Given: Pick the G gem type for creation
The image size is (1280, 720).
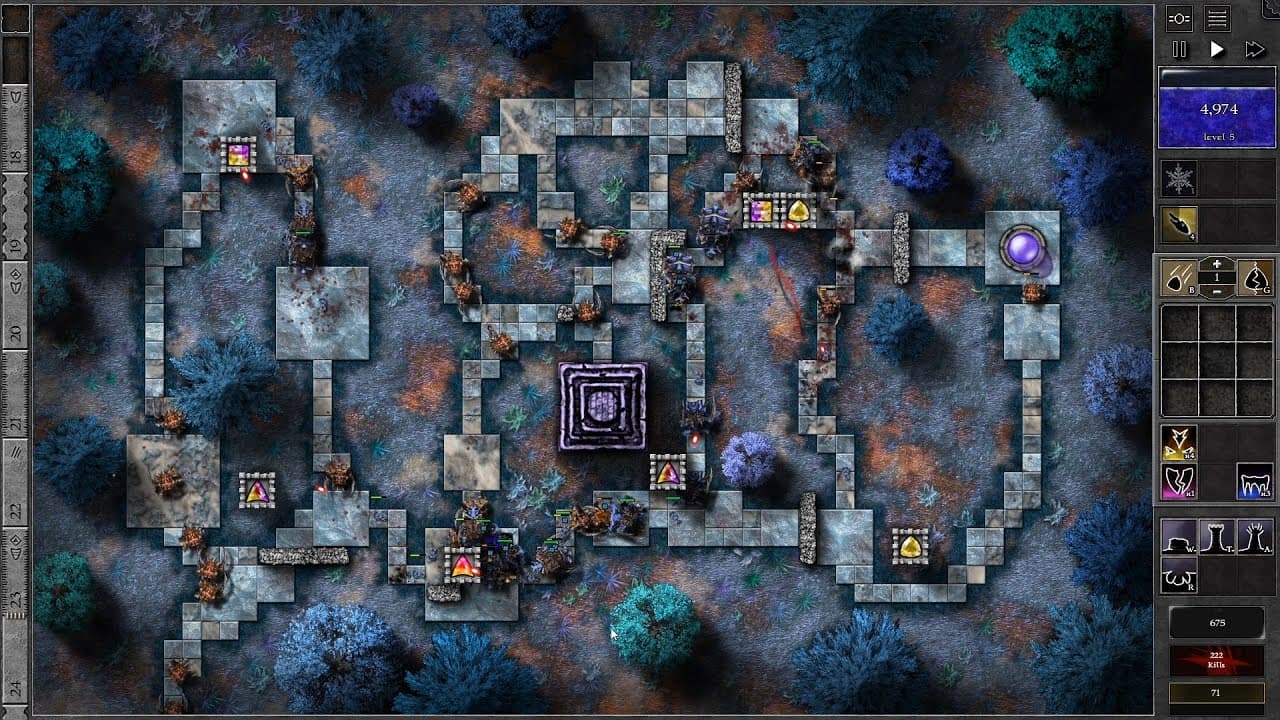Looking at the screenshot, I should point(1254,278).
